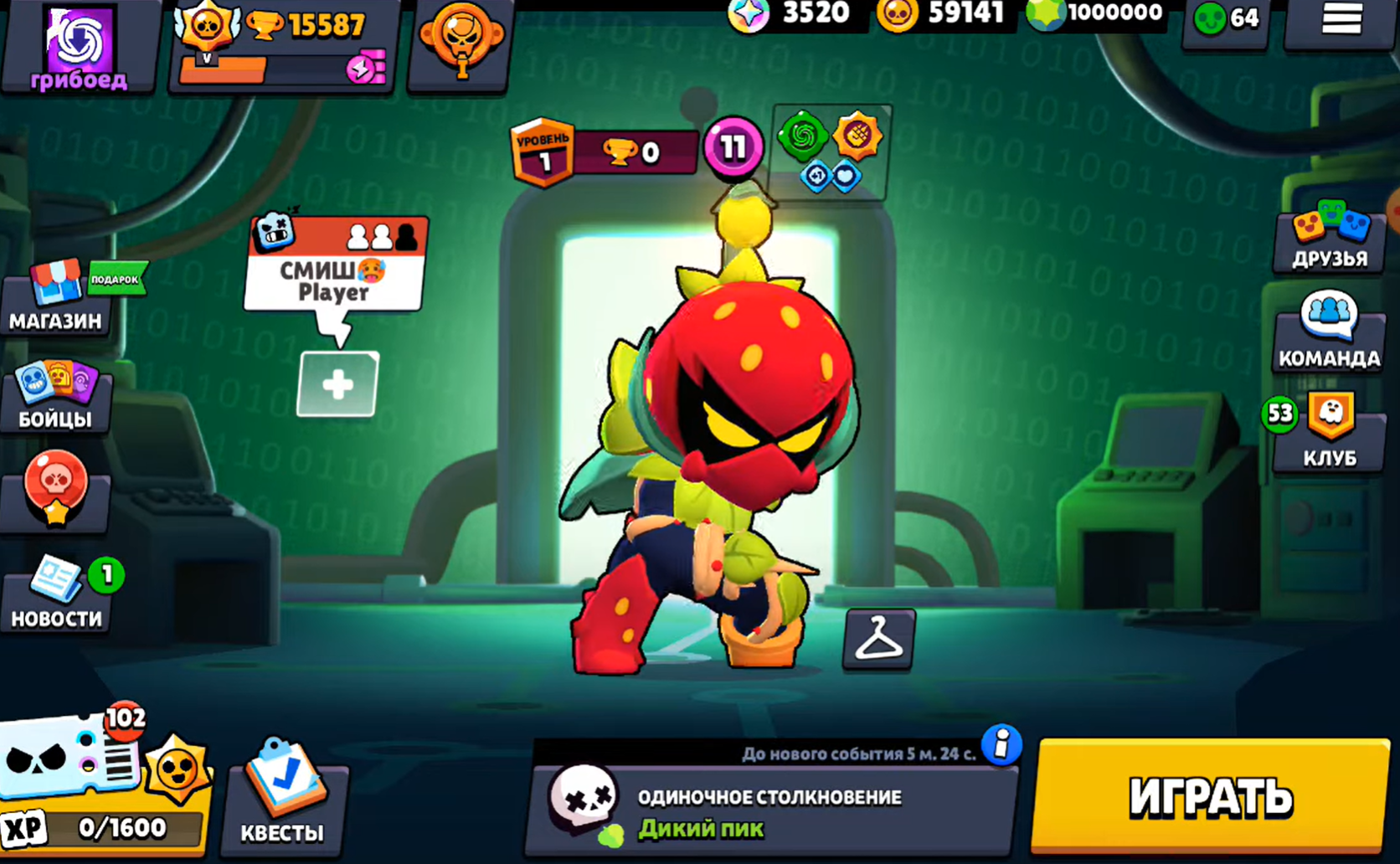Open the orange skull mastery emblem

461,42
